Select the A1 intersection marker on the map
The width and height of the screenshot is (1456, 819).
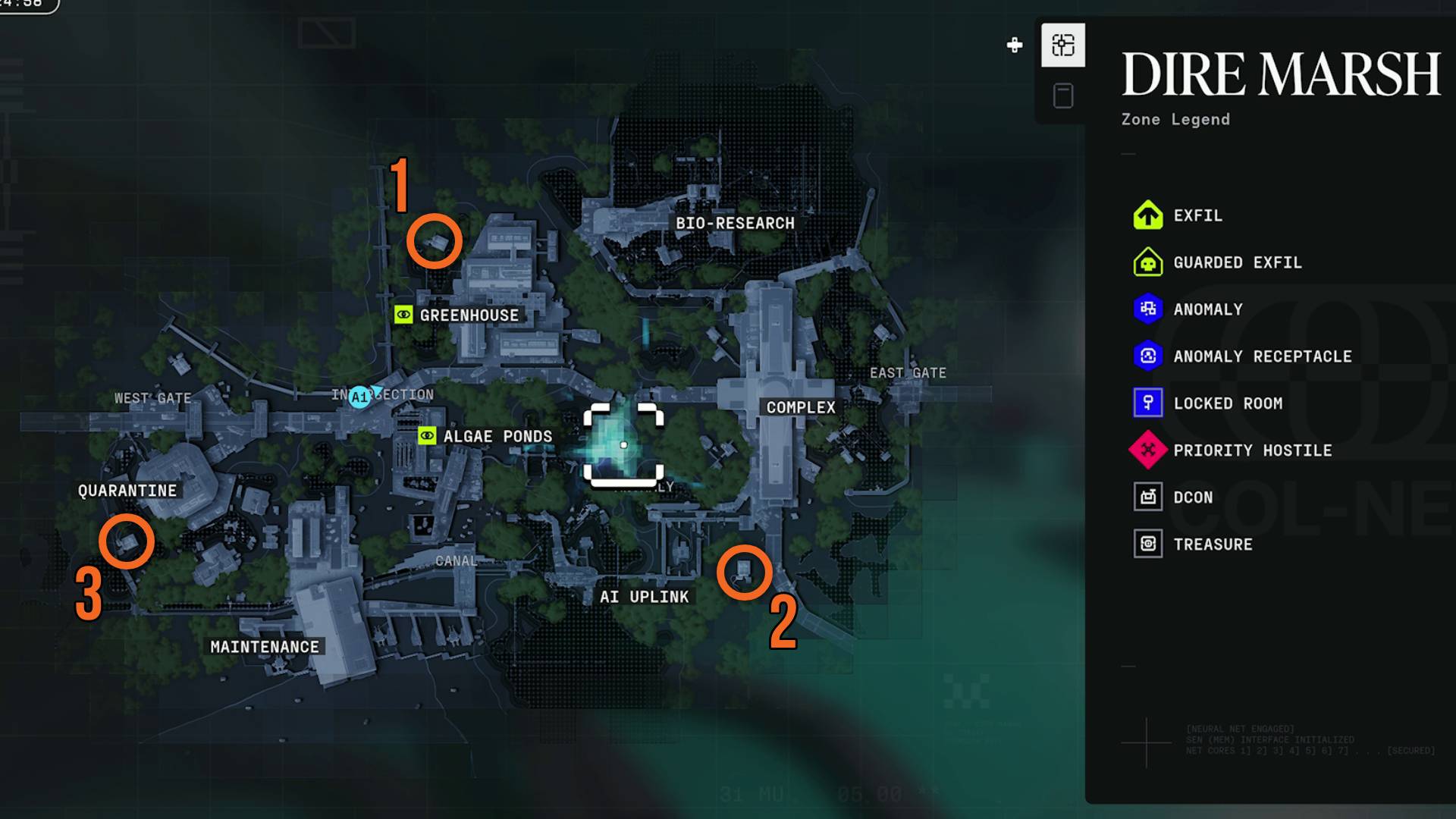coord(359,394)
